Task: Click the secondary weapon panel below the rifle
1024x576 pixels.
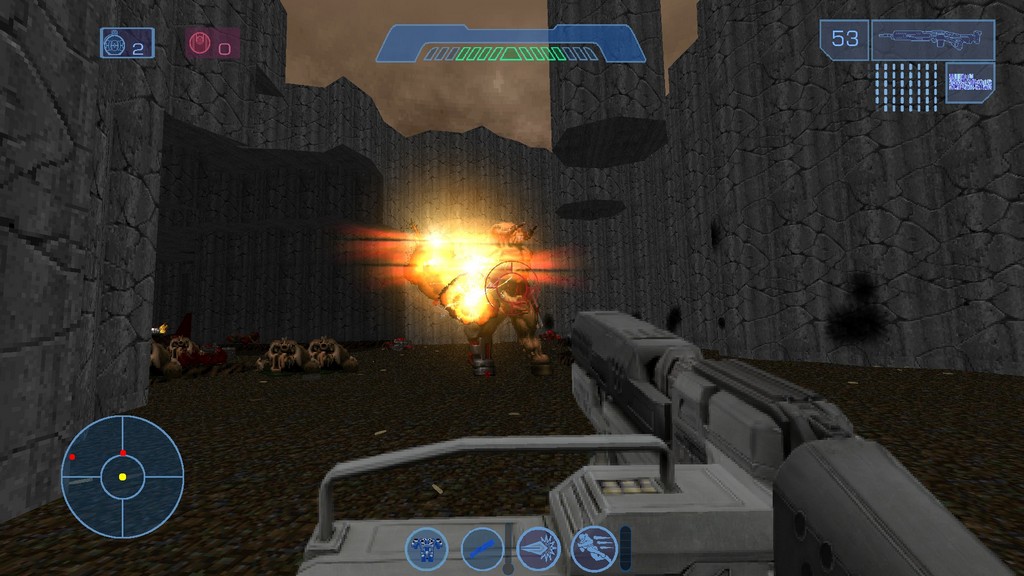Action: tap(969, 83)
